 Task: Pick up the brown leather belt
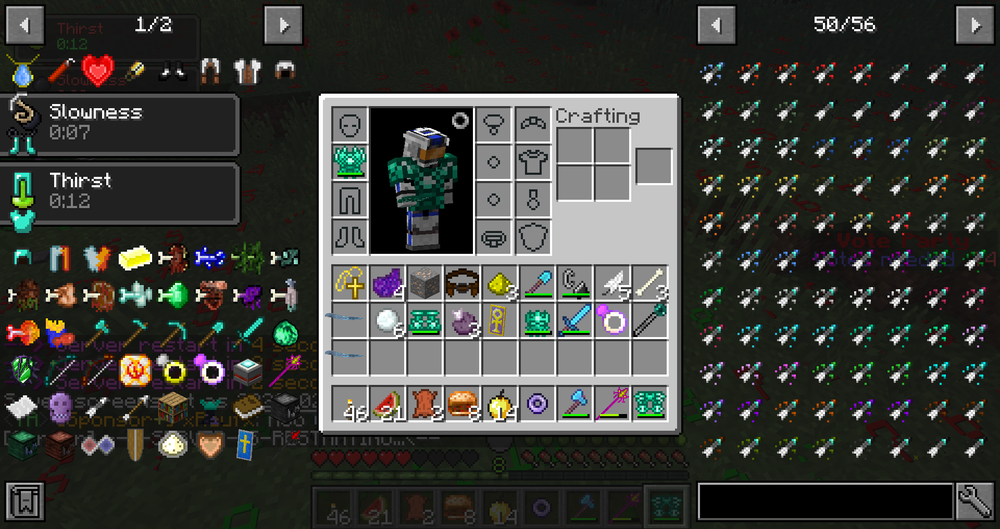tap(462, 284)
